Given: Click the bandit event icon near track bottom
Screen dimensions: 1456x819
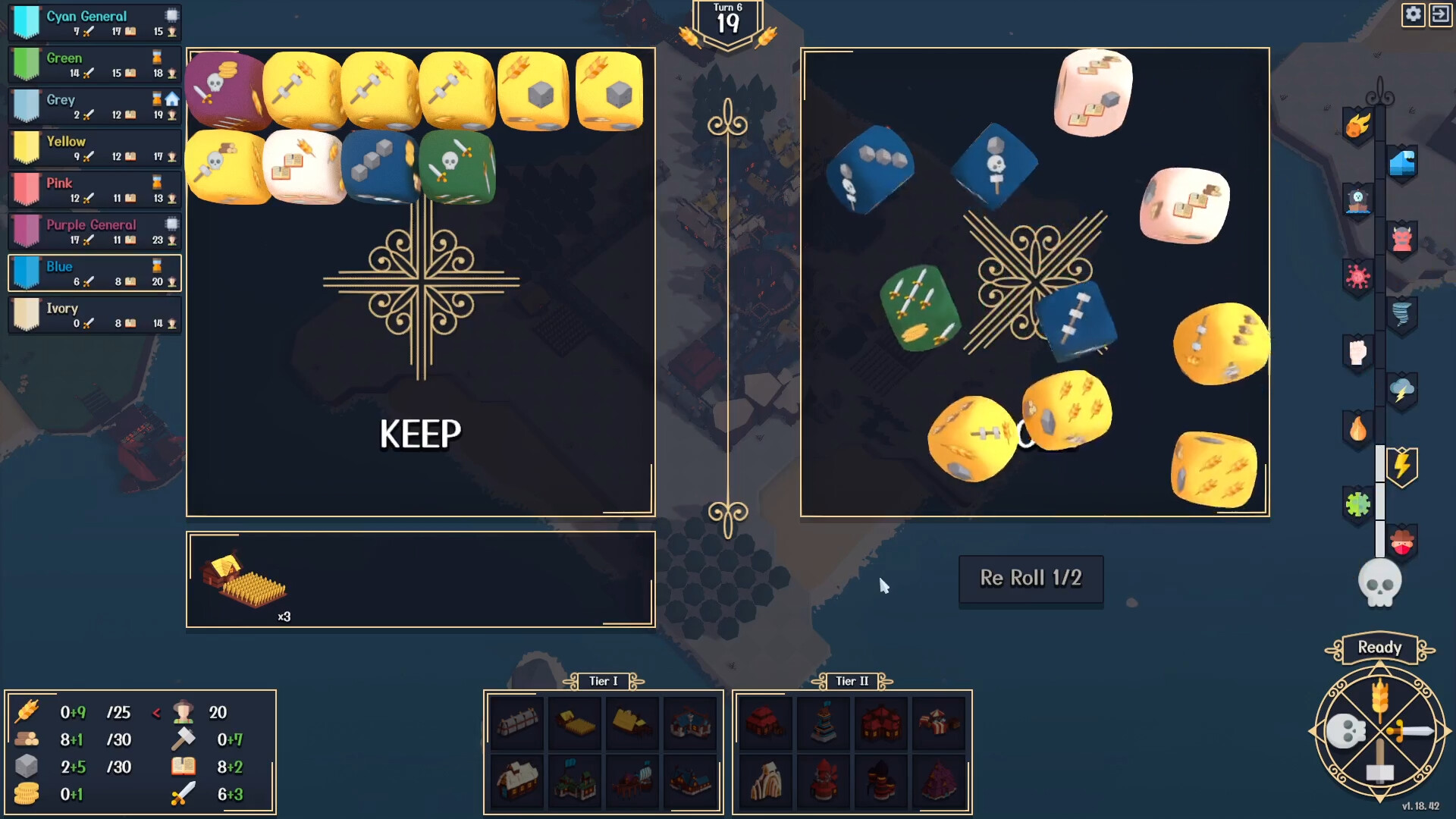Looking at the screenshot, I should point(1403,543).
